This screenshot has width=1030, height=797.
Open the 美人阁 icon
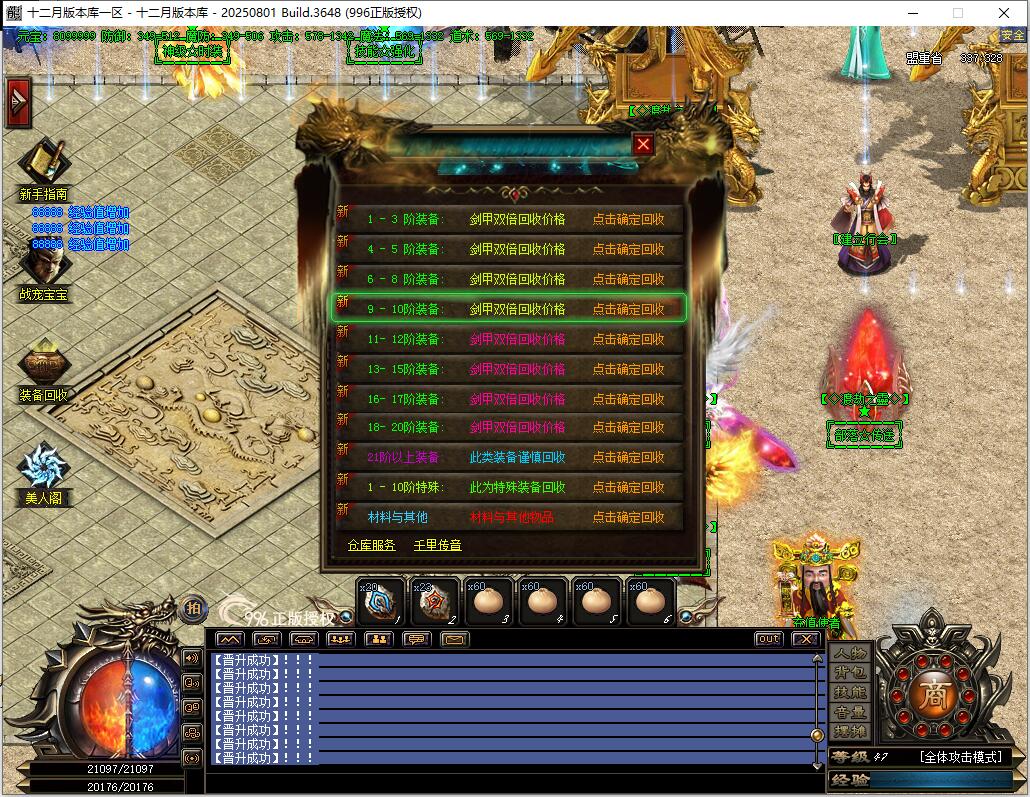coord(43,468)
